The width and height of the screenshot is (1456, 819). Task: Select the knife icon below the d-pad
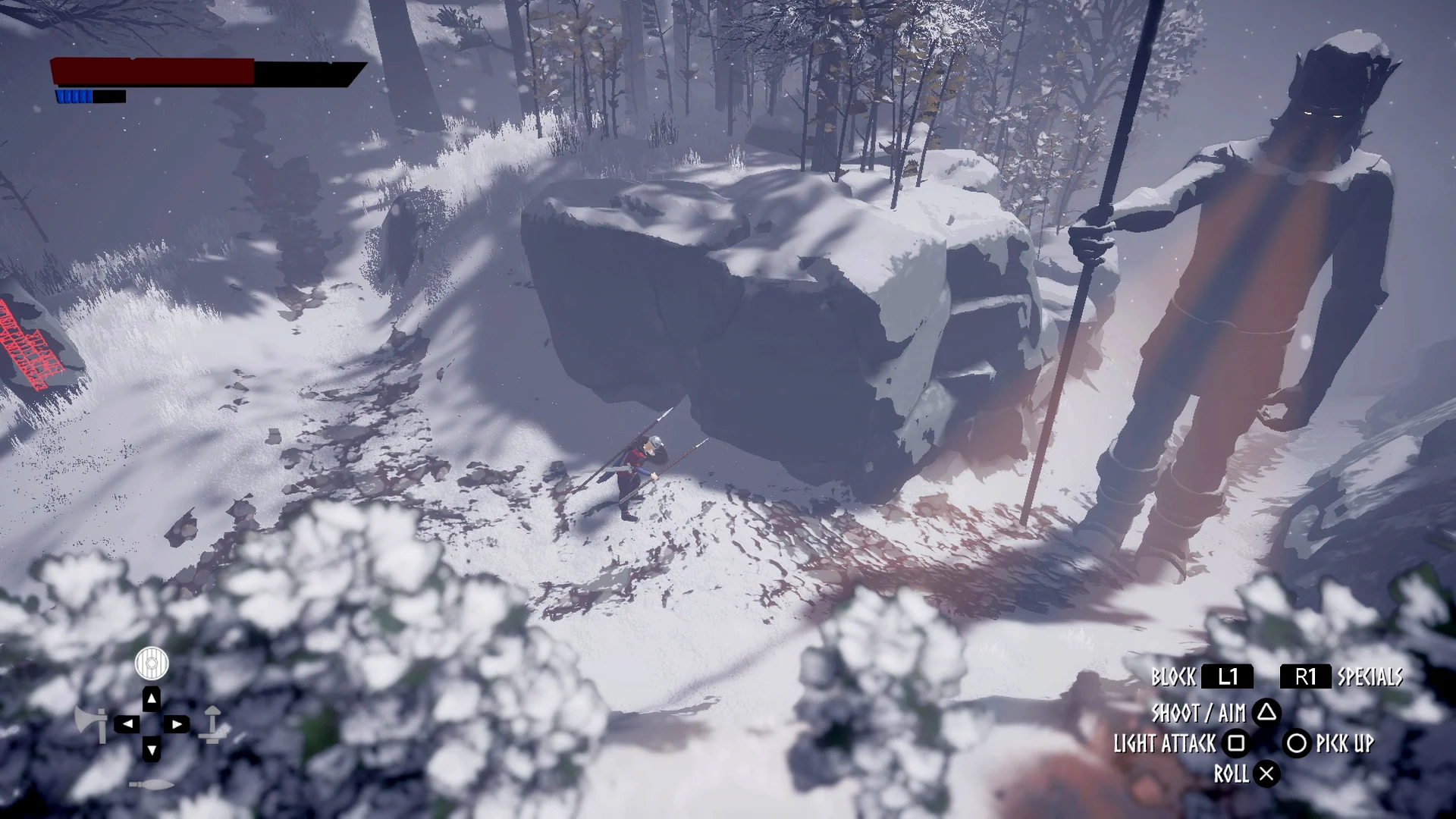pos(151,784)
